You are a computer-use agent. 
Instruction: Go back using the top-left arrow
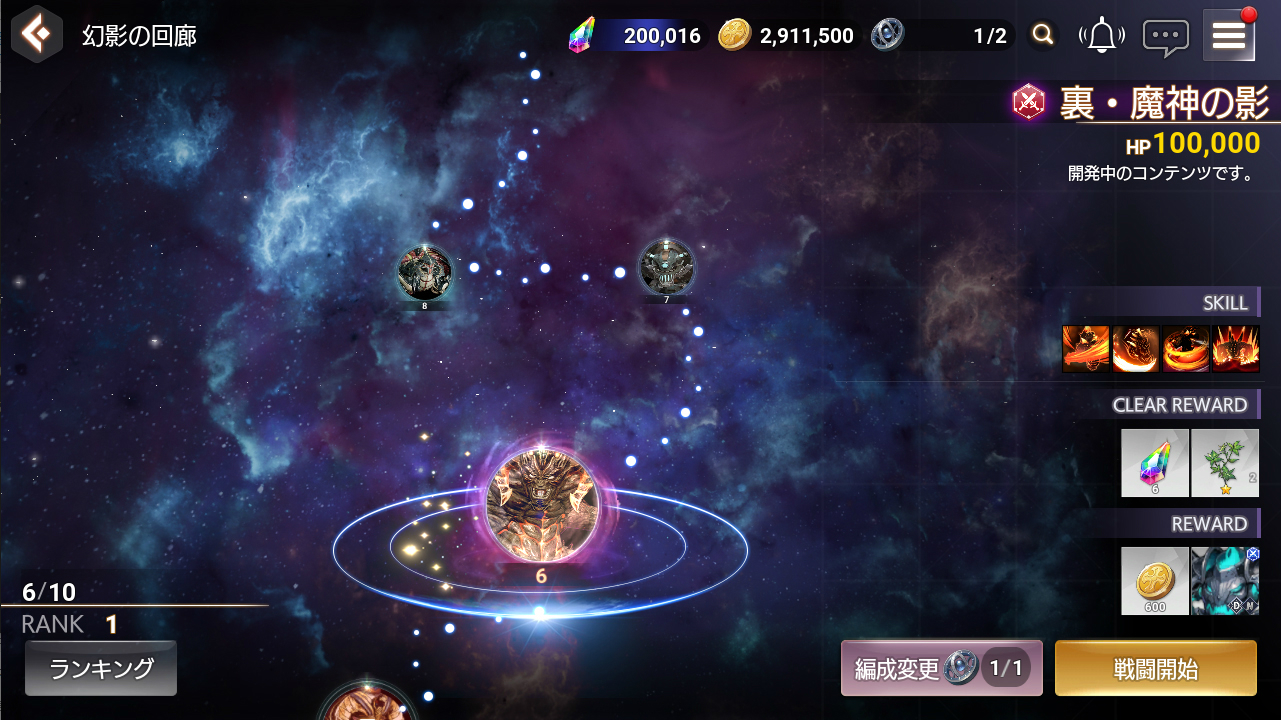coord(37,36)
